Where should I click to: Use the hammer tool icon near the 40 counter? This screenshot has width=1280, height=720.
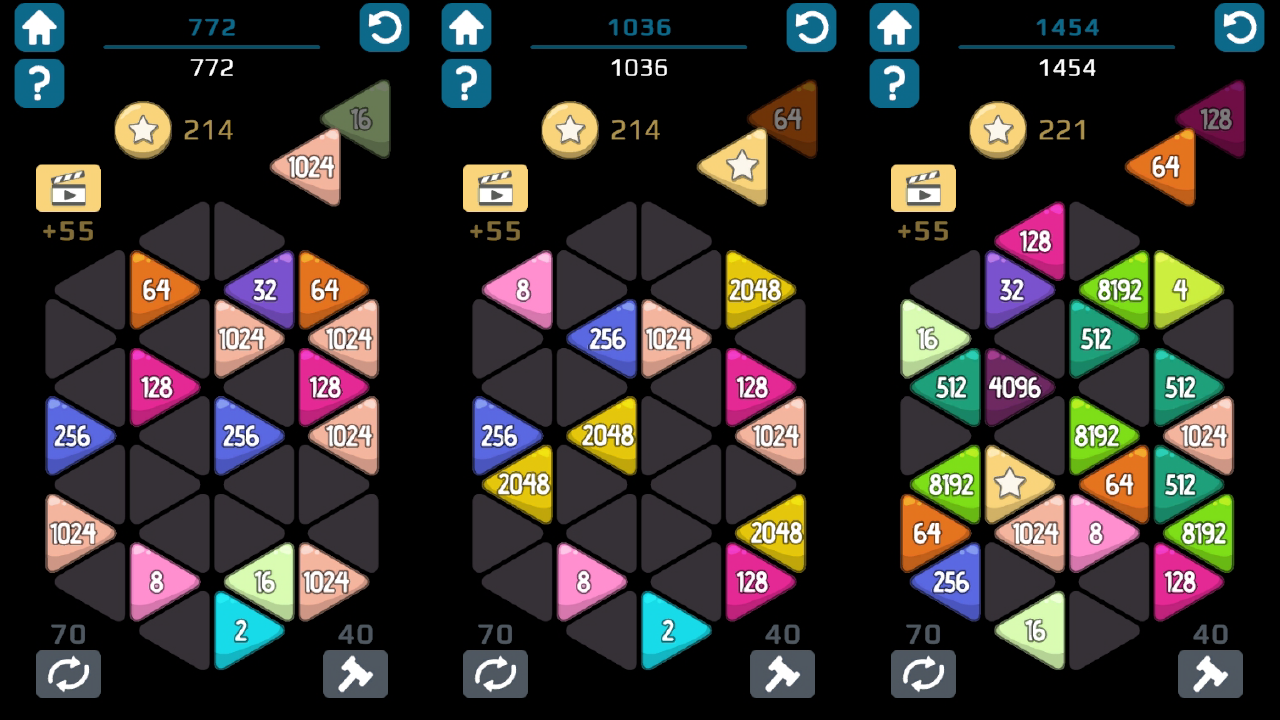(x=356, y=674)
